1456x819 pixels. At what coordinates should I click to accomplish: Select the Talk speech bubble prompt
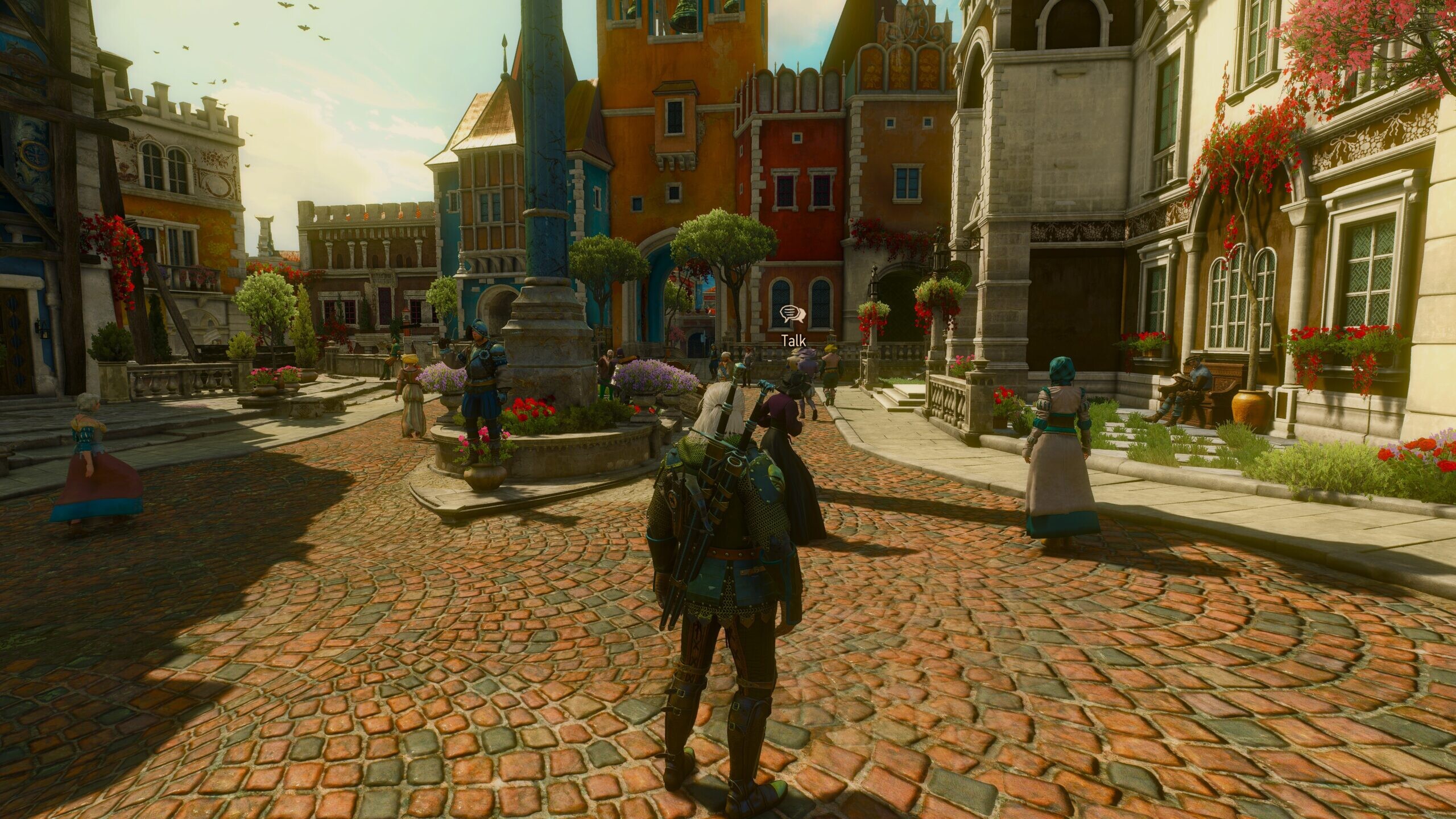792,314
